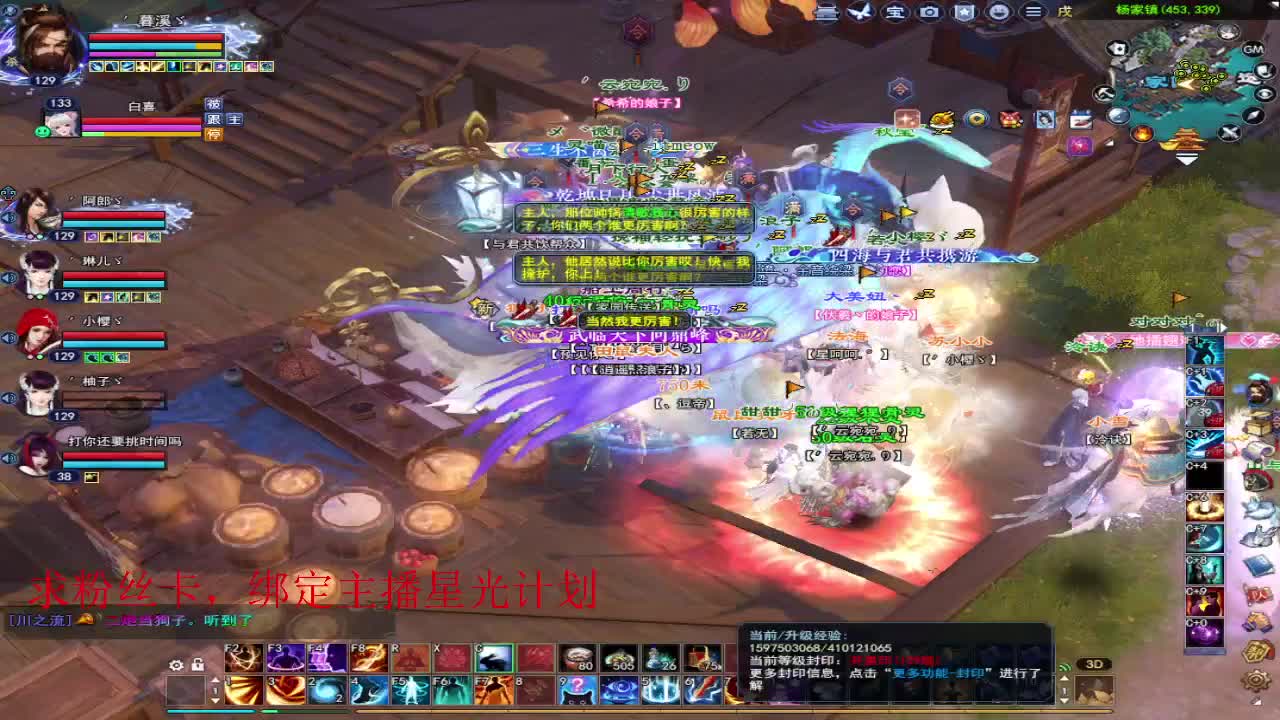Click the bird wings icon in top toolbar
Screen dimensions: 1280x720
[860, 13]
